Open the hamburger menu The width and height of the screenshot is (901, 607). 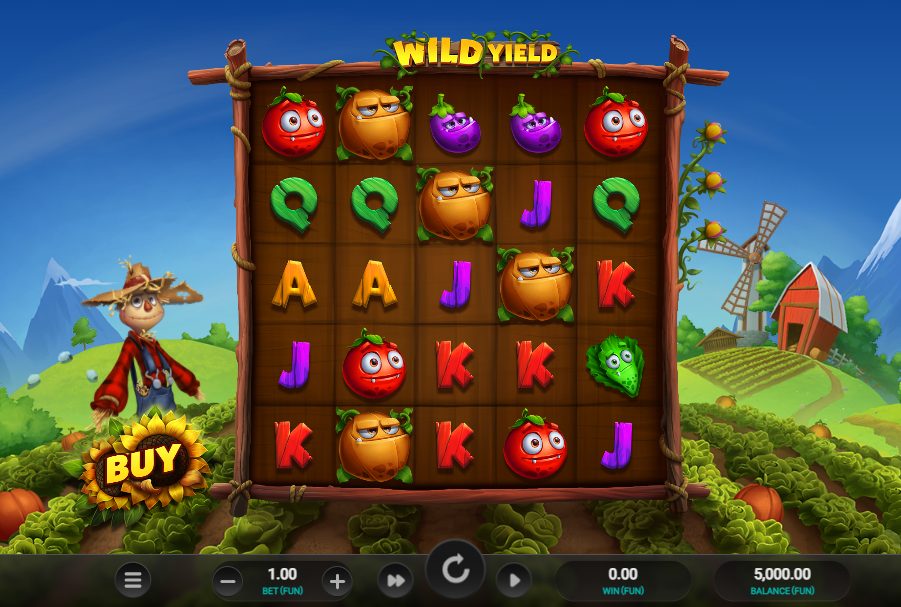(132, 579)
